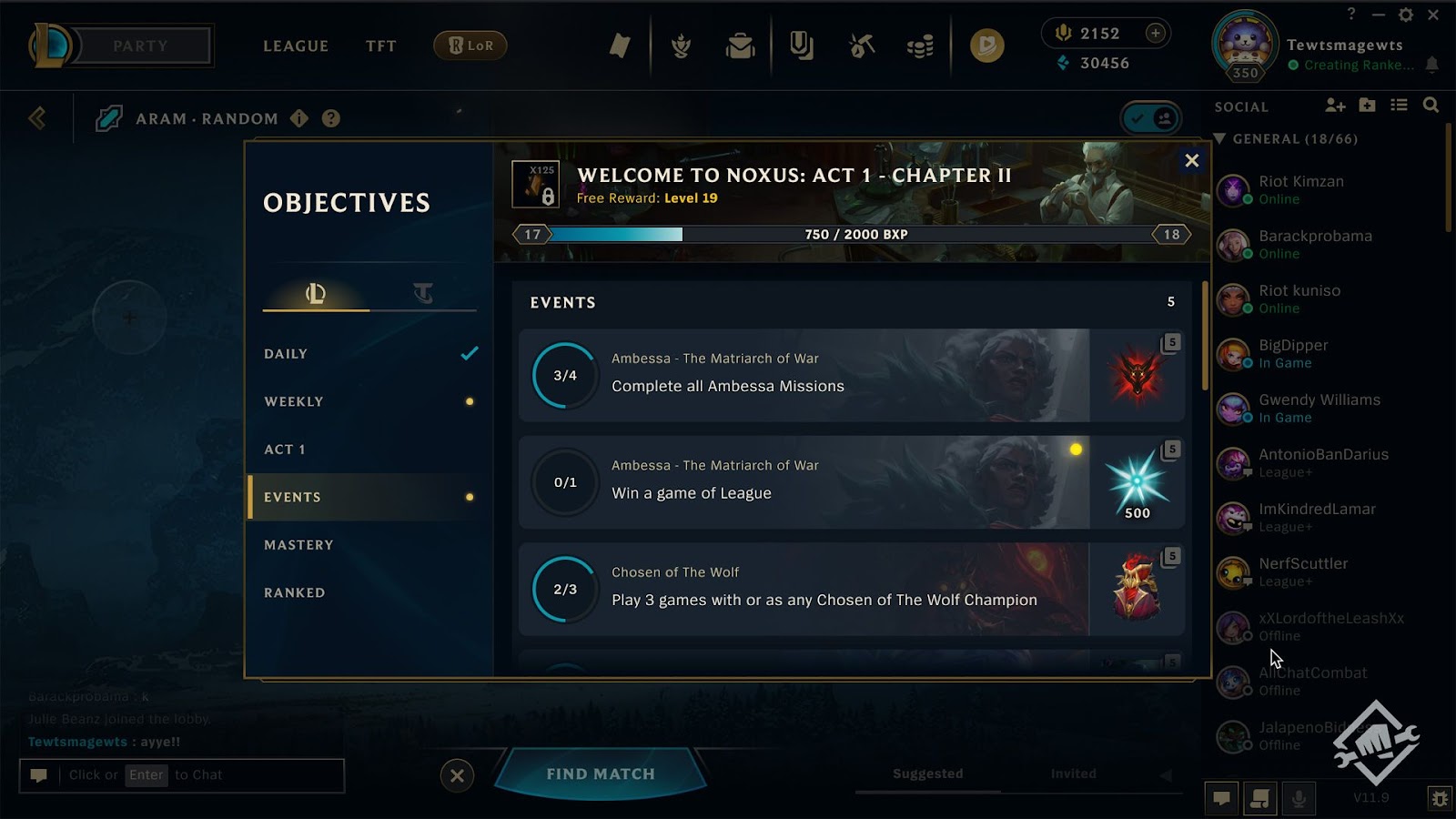Click the chat input field in lobby
This screenshot has height=819, width=1456.
(x=182, y=774)
